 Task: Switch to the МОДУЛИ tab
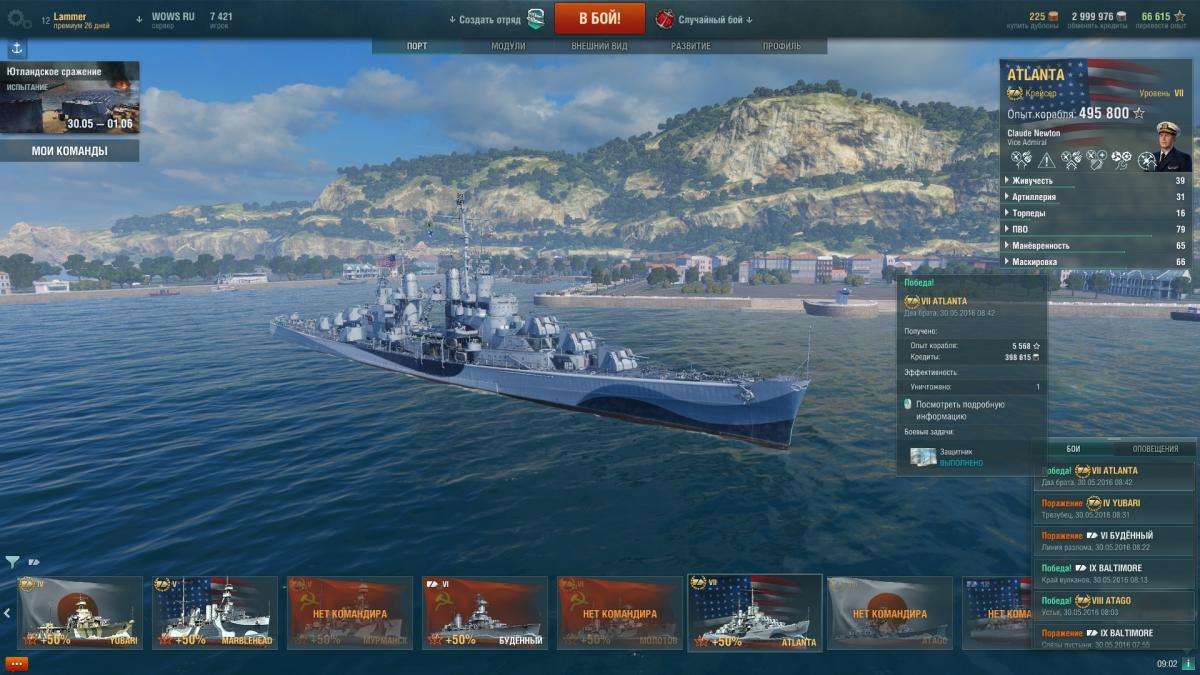pos(508,46)
